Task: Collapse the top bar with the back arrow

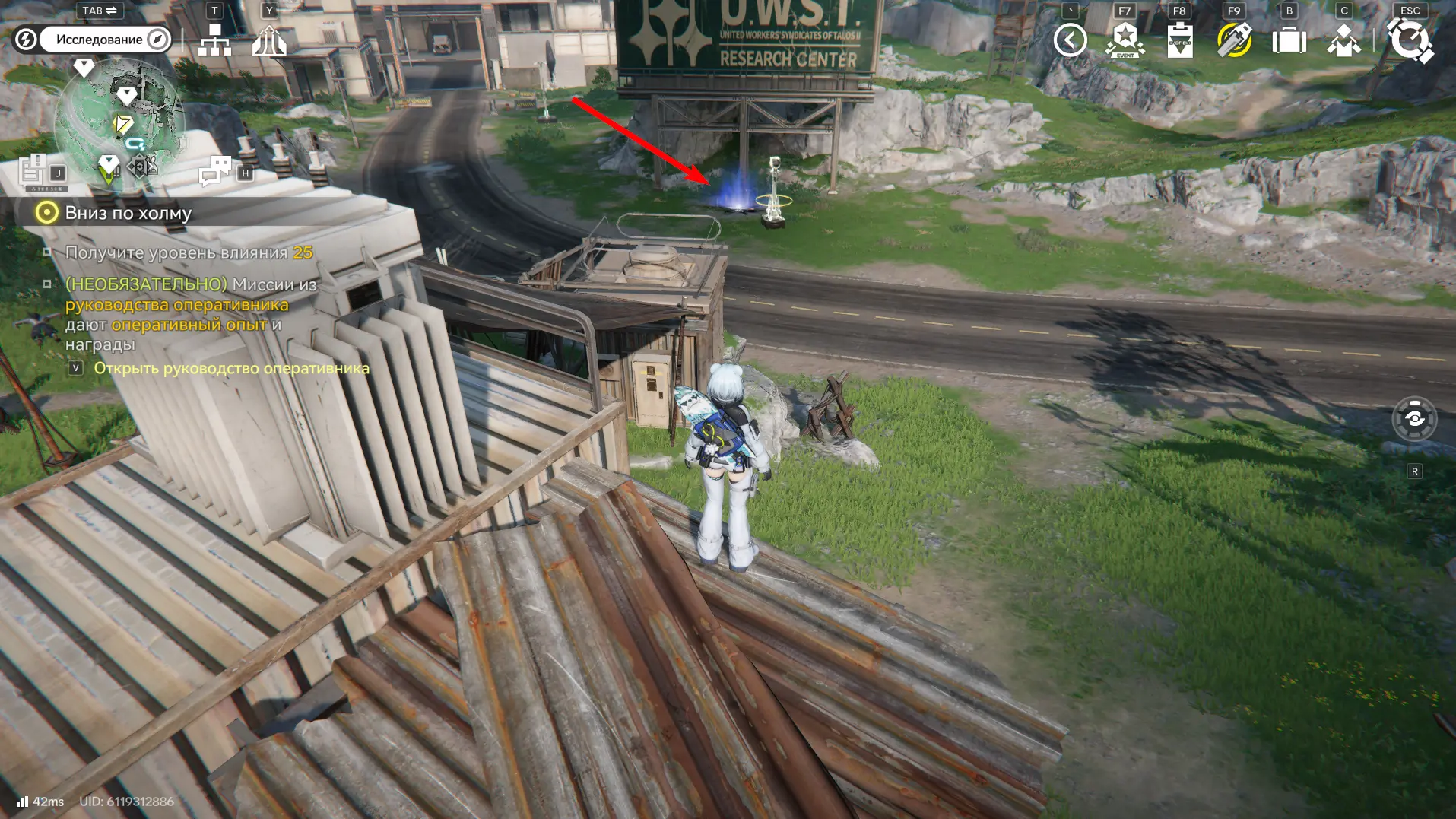Action: (1070, 40)
